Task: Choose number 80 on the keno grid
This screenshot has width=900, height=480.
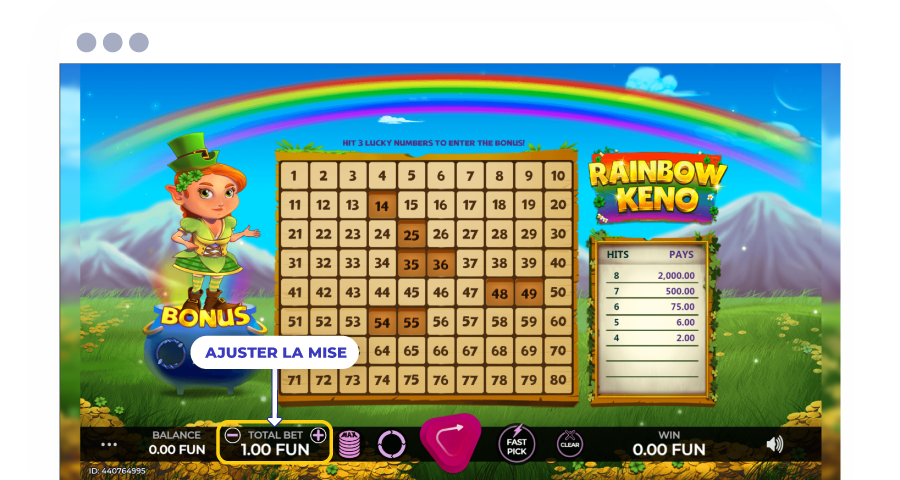Action: [558, 380]
